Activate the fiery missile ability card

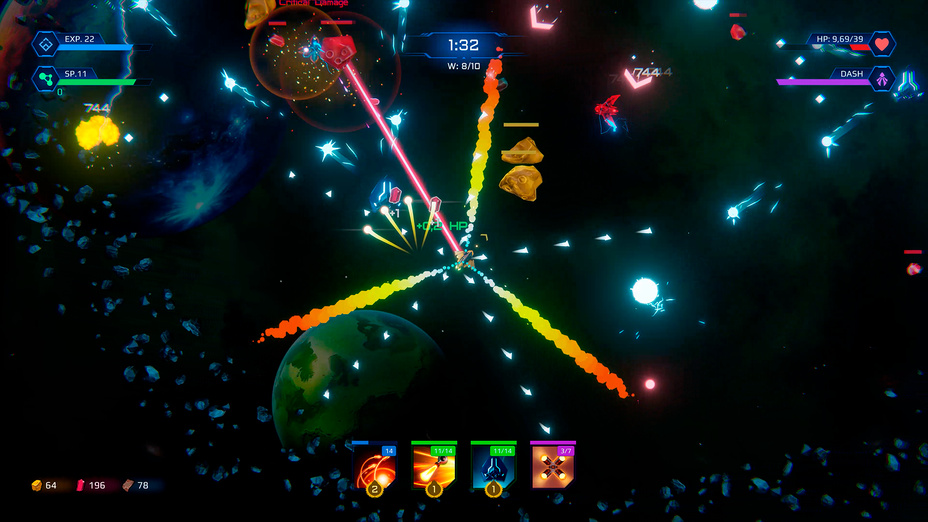tap(434, 467)
